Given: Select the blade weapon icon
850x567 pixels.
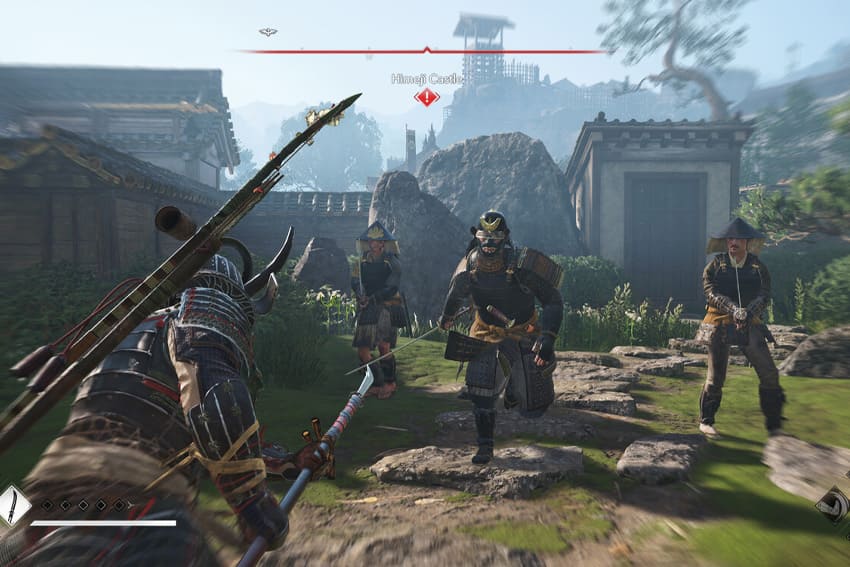Looking at the screenshot, I should (x=12, y=505).
